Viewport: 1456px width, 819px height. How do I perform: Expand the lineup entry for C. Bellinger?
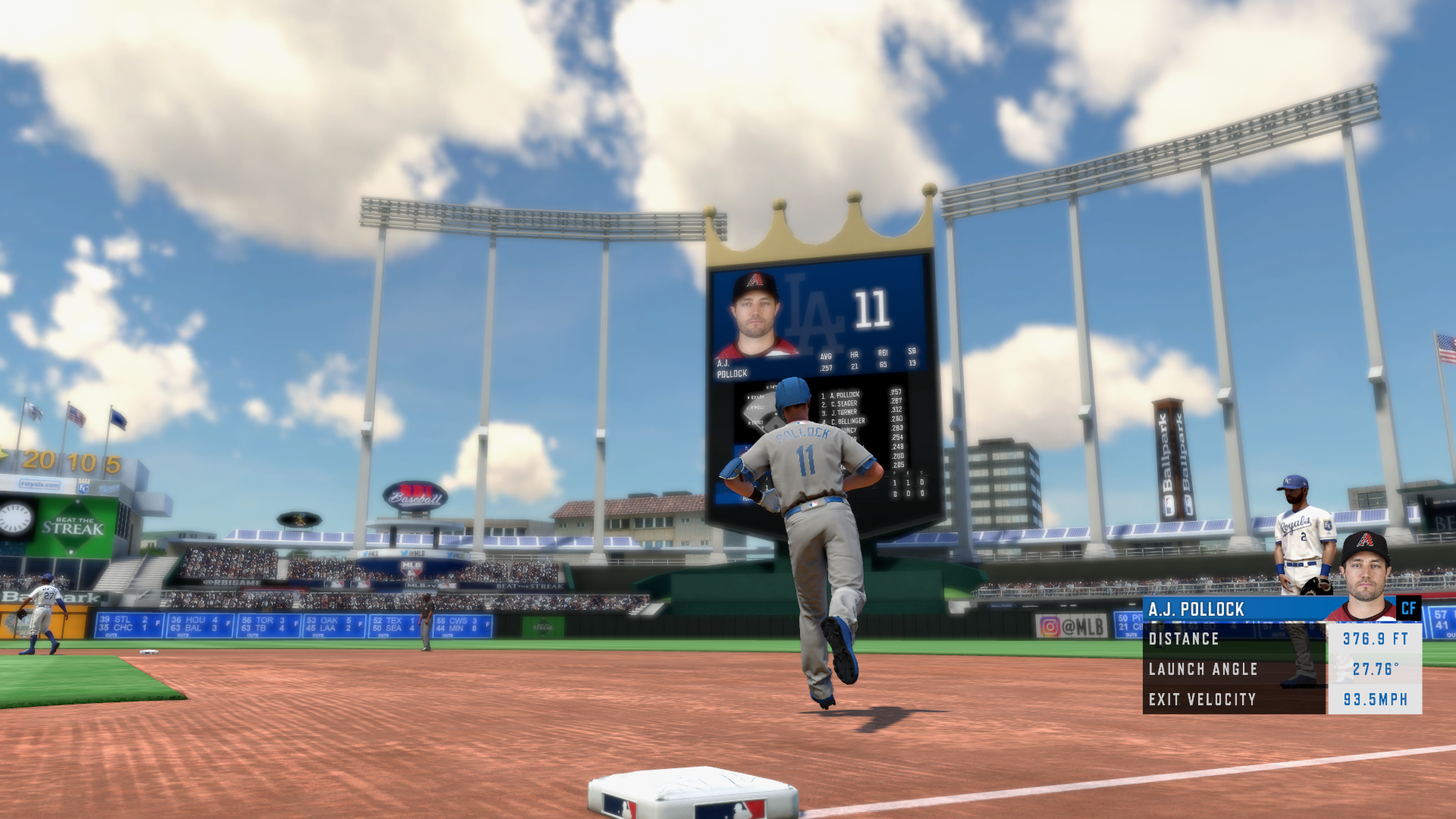click(849, 421)
